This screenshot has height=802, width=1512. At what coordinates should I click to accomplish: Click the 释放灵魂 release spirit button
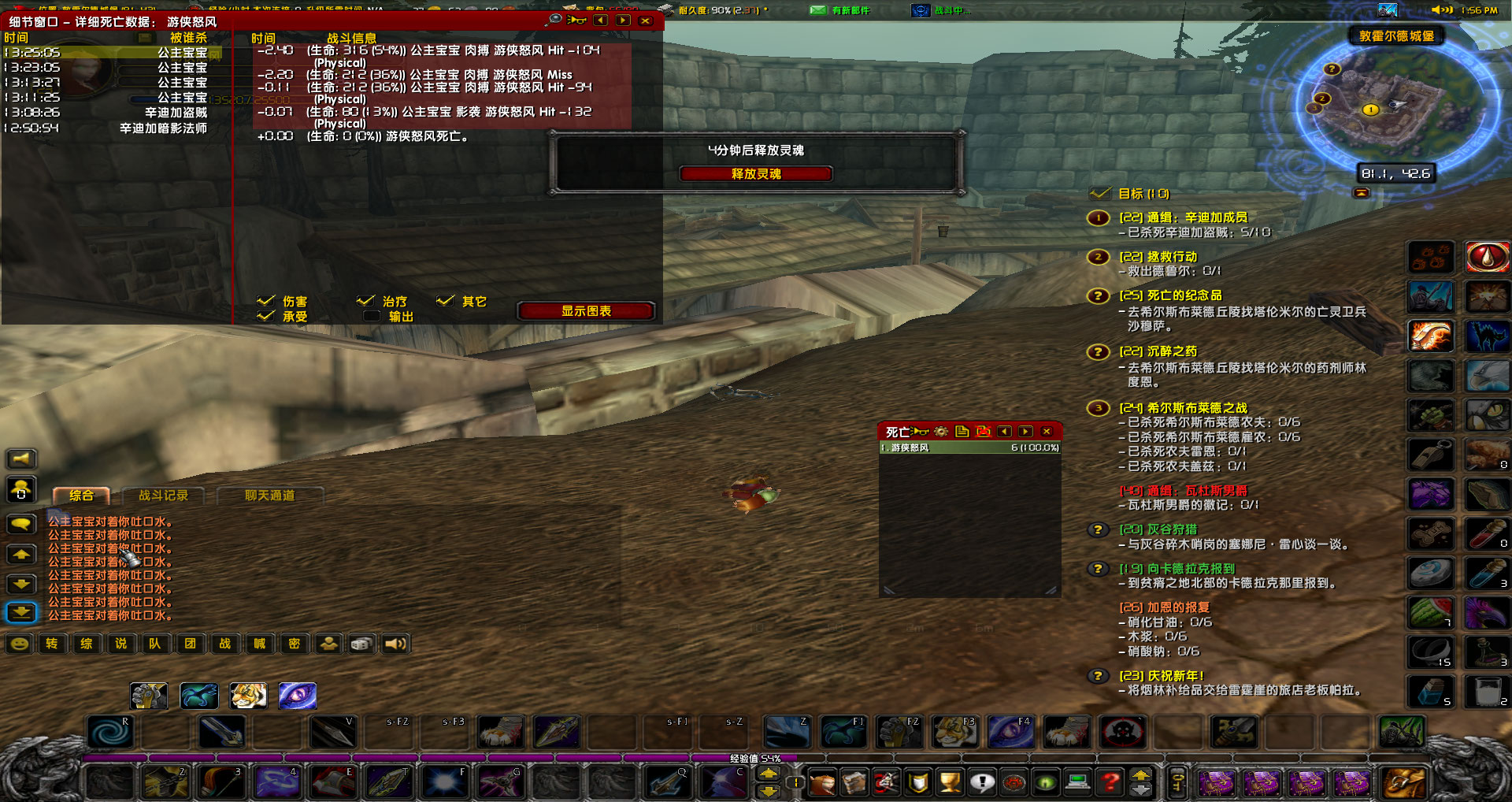756,173
